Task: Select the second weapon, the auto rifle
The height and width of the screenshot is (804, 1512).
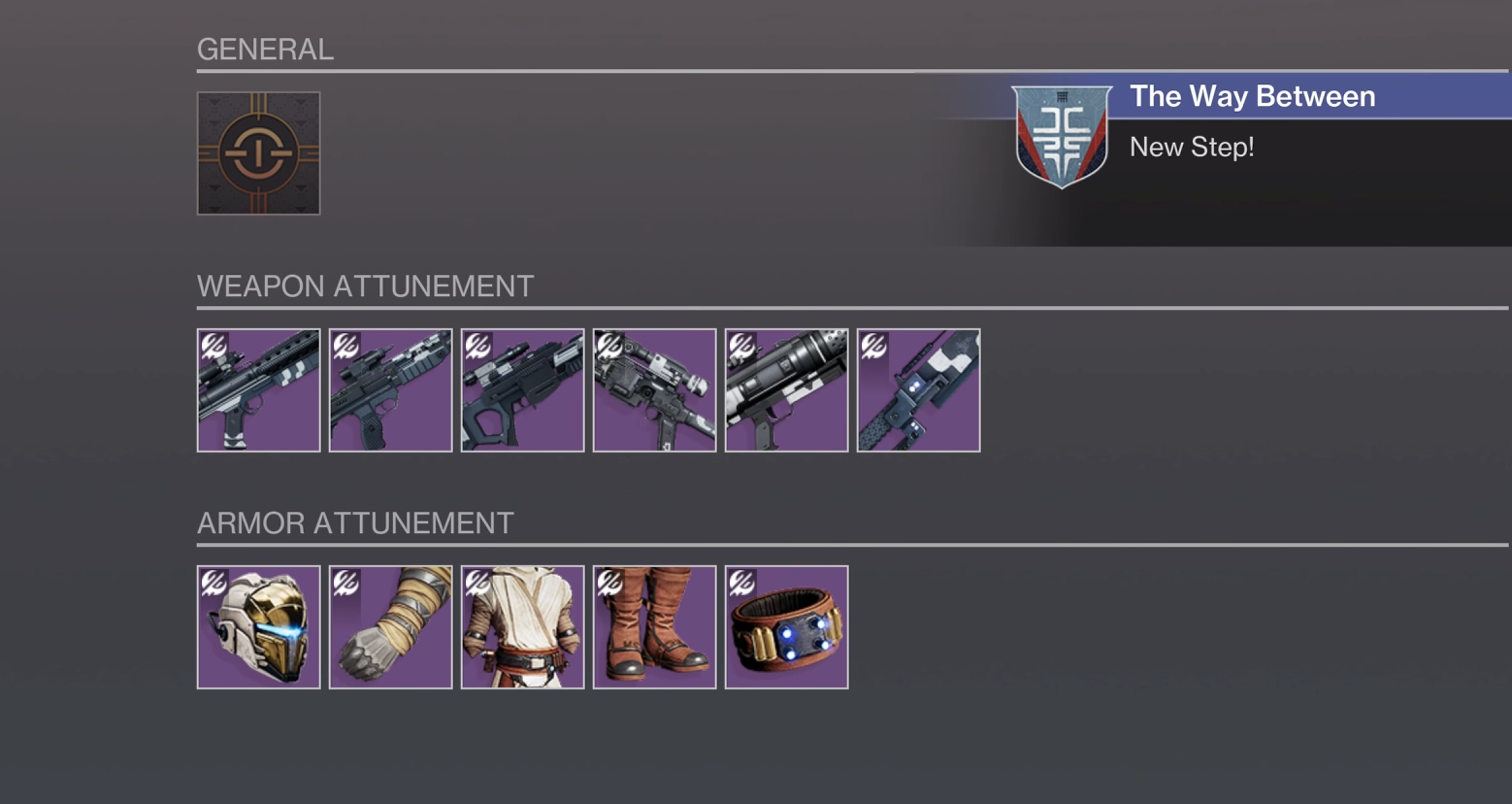Action: (x=390, y=389)
